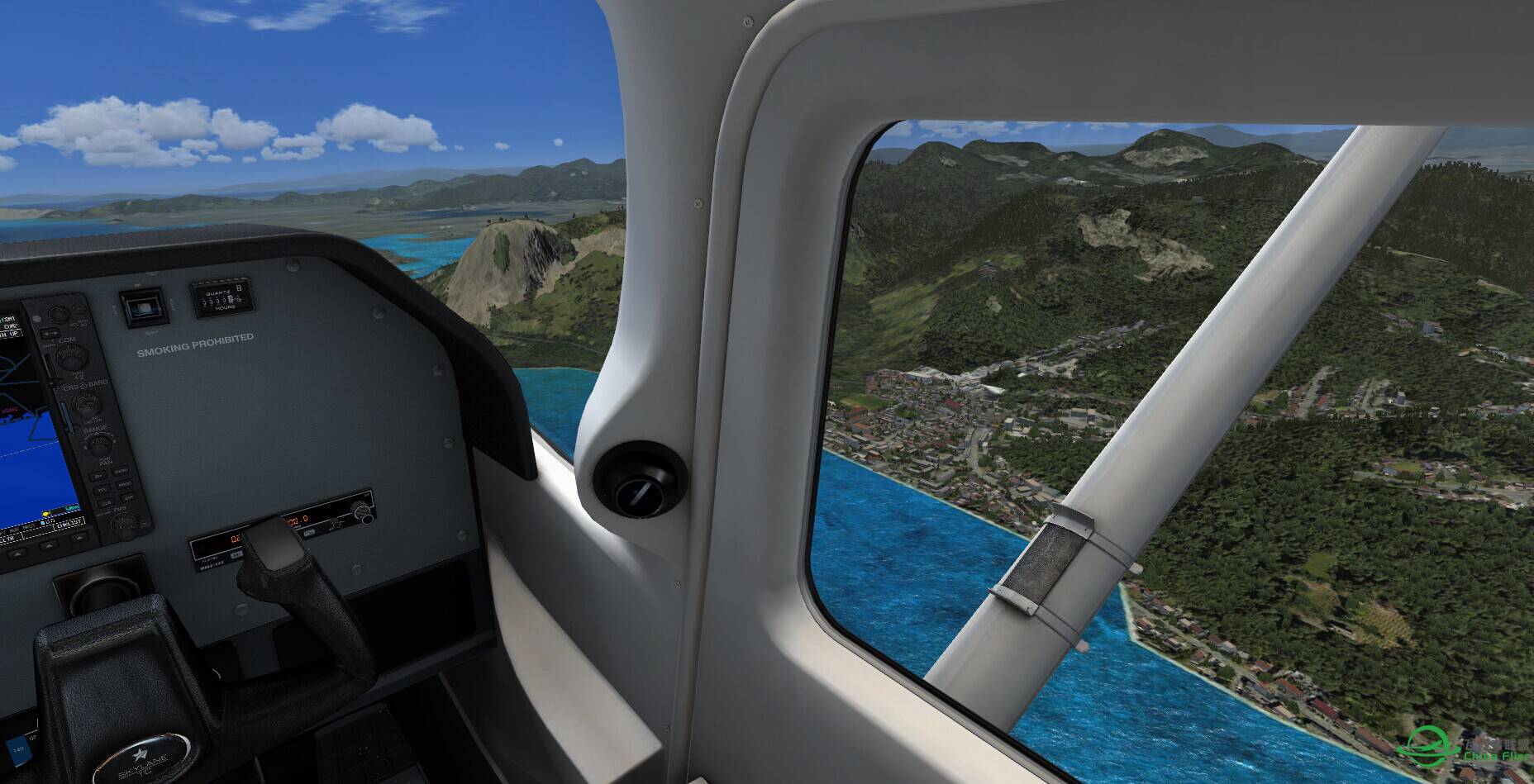Click the RANGE joystick knob
Image resolution: width=1534 pixels, height=784 pixels.
(x=98, y=446)
